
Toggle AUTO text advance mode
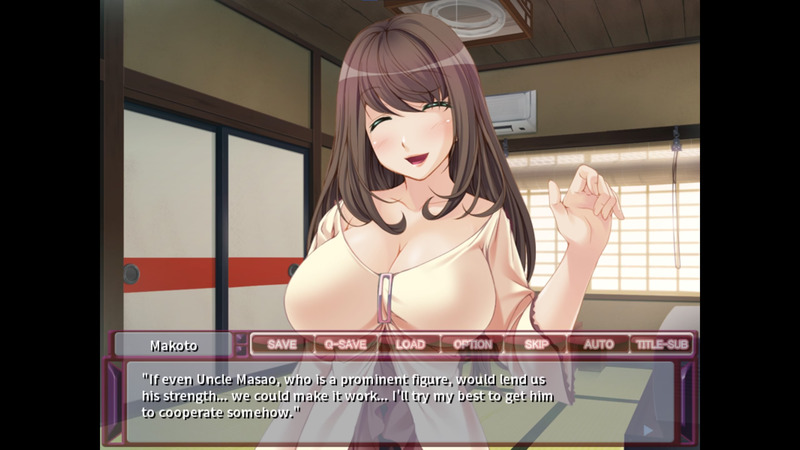[x=598, y=344]
